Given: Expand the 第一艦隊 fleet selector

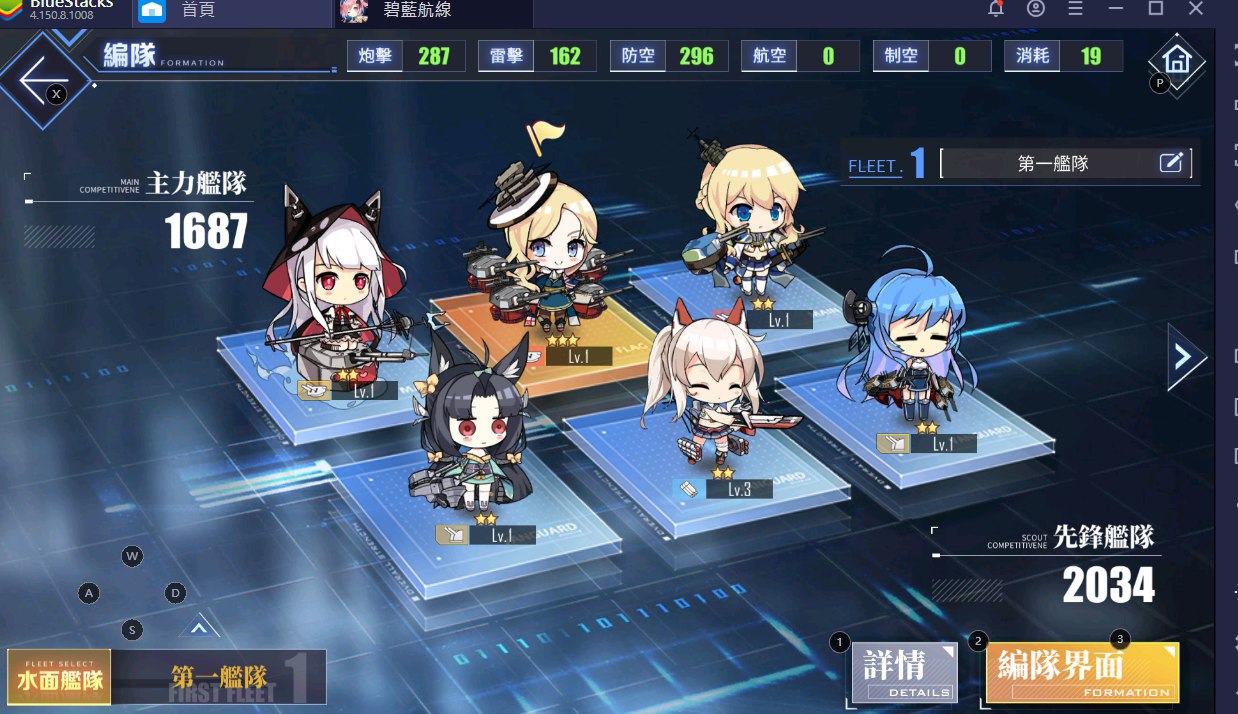Looking at the screenshot, I should 219,677.
